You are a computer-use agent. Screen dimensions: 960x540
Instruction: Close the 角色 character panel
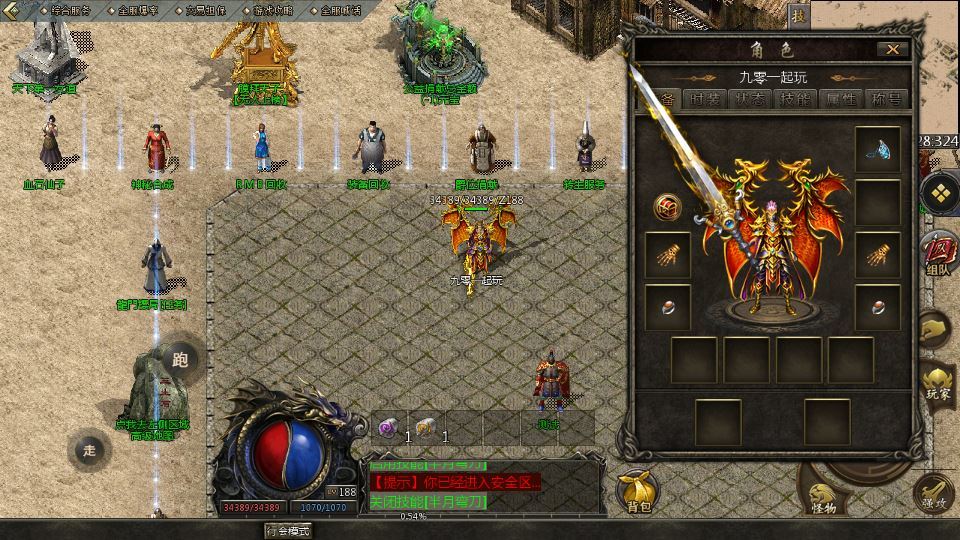pyautogui.click(x=892, y=49)
